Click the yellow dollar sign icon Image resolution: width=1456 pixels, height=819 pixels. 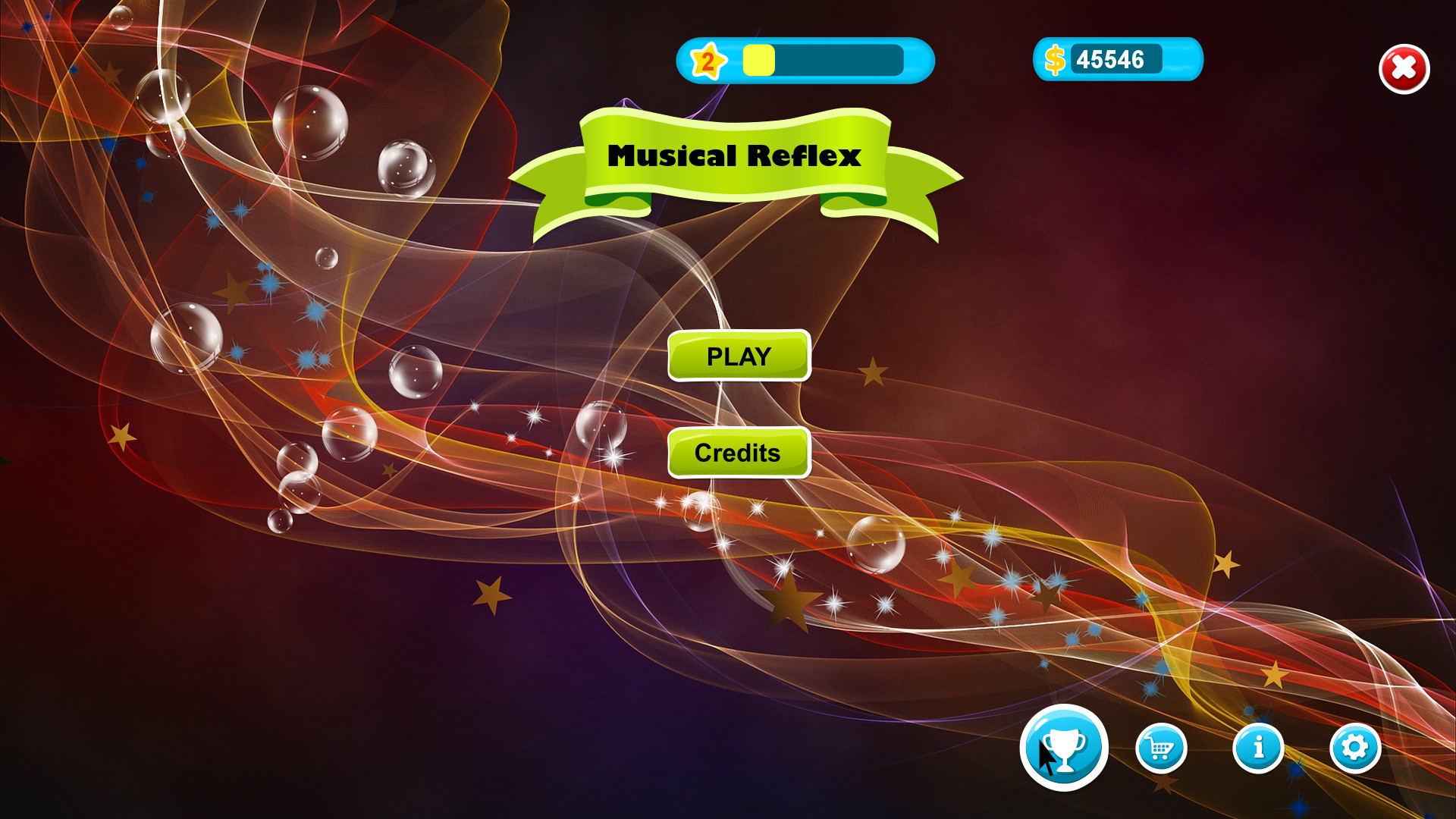tap(1054, 59)
